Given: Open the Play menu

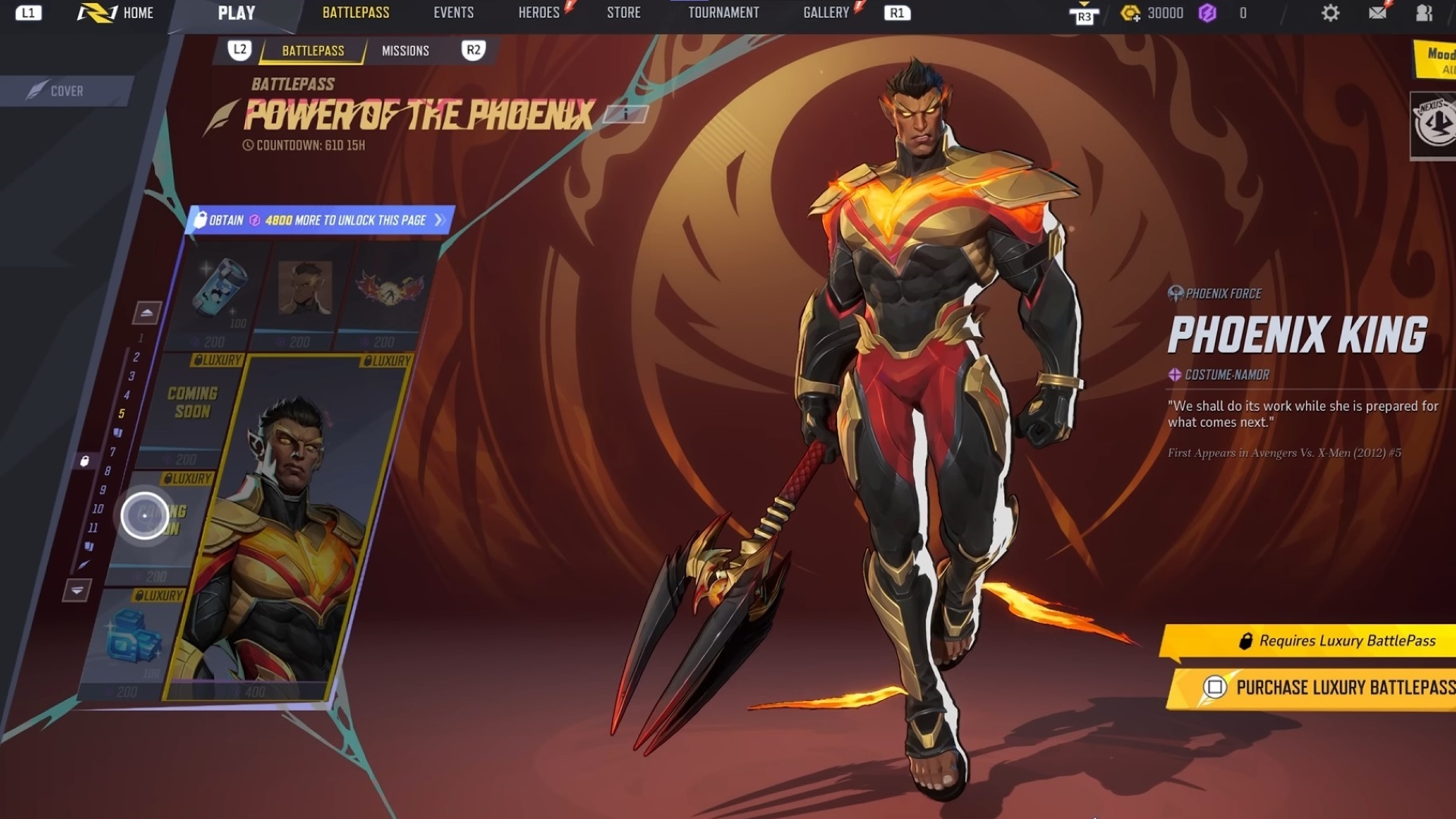Looking at the screenshot, I should click(236, 13).
